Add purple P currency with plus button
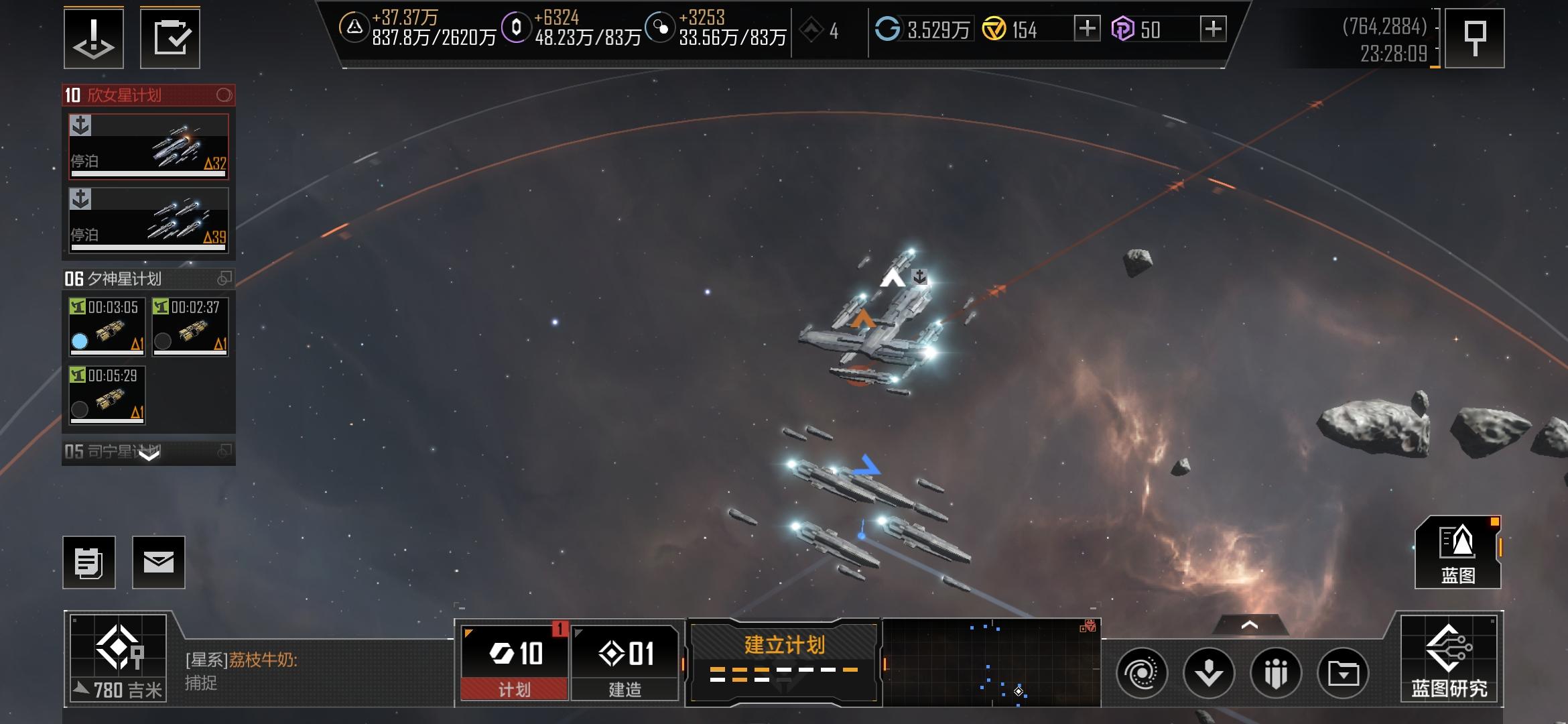The width and height of the screenshot is (1568, 724). coord(1213,29)
